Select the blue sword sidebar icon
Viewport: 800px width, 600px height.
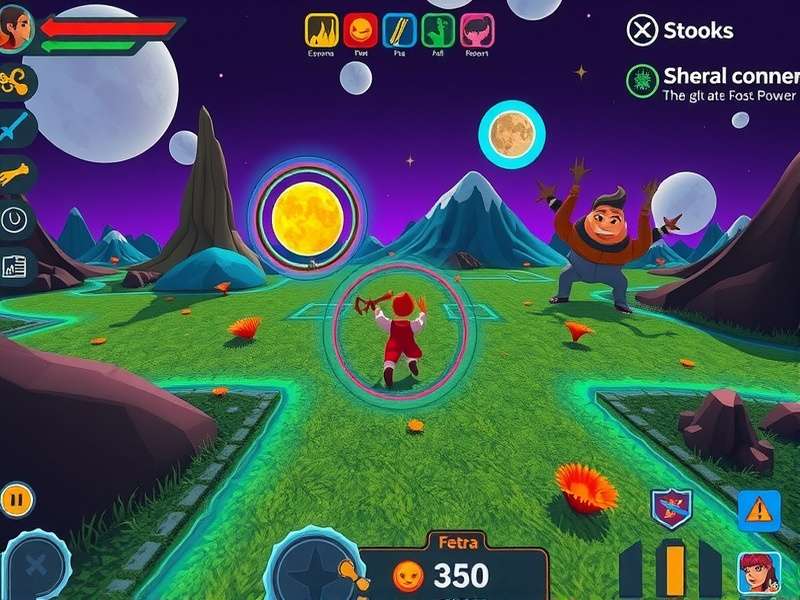(17, 129)
